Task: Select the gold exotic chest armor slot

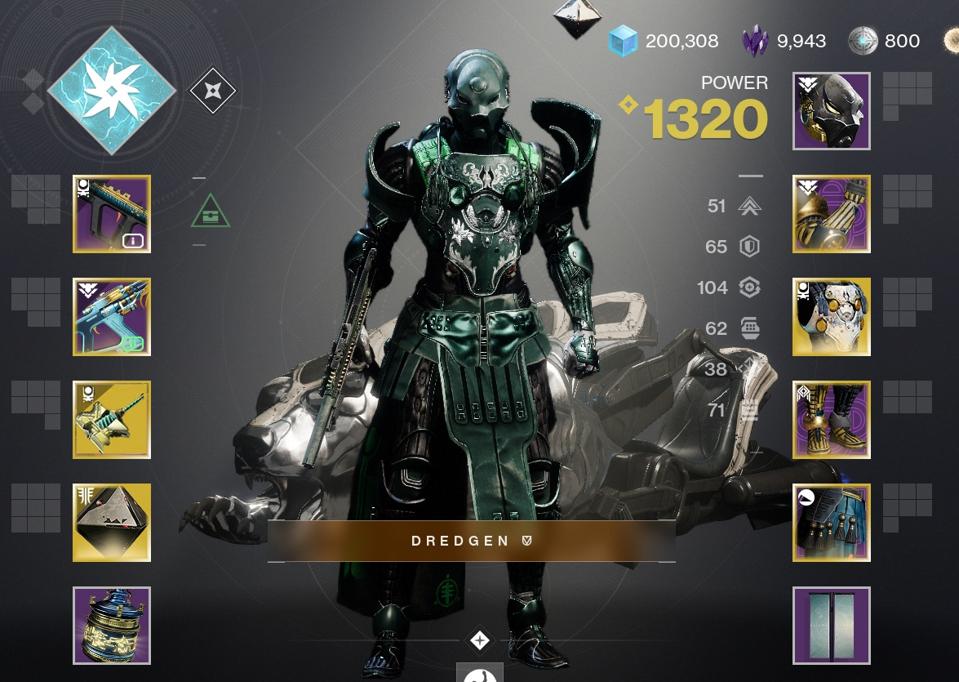Action: 831,317
